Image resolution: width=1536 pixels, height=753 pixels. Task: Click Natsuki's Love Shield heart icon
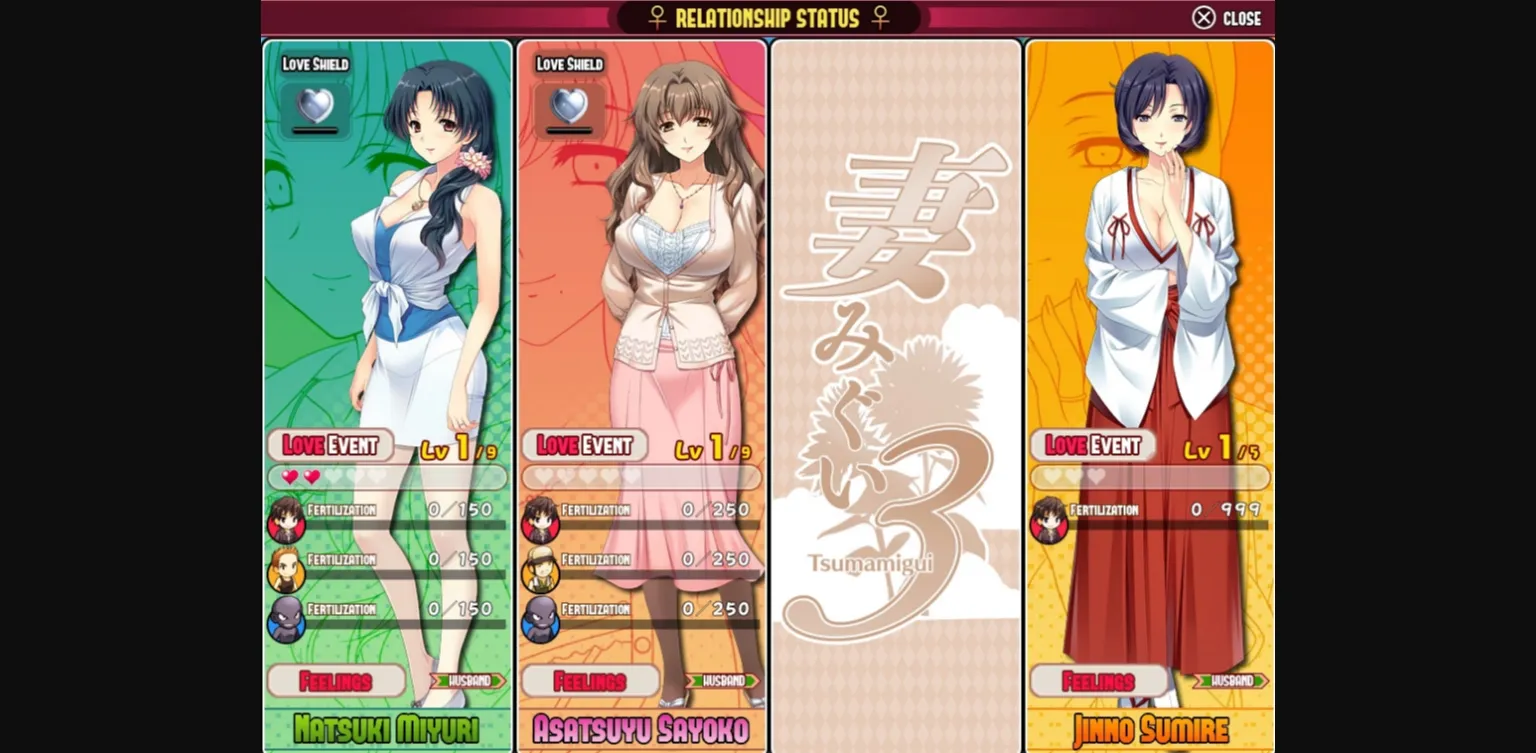pos(314,106)
